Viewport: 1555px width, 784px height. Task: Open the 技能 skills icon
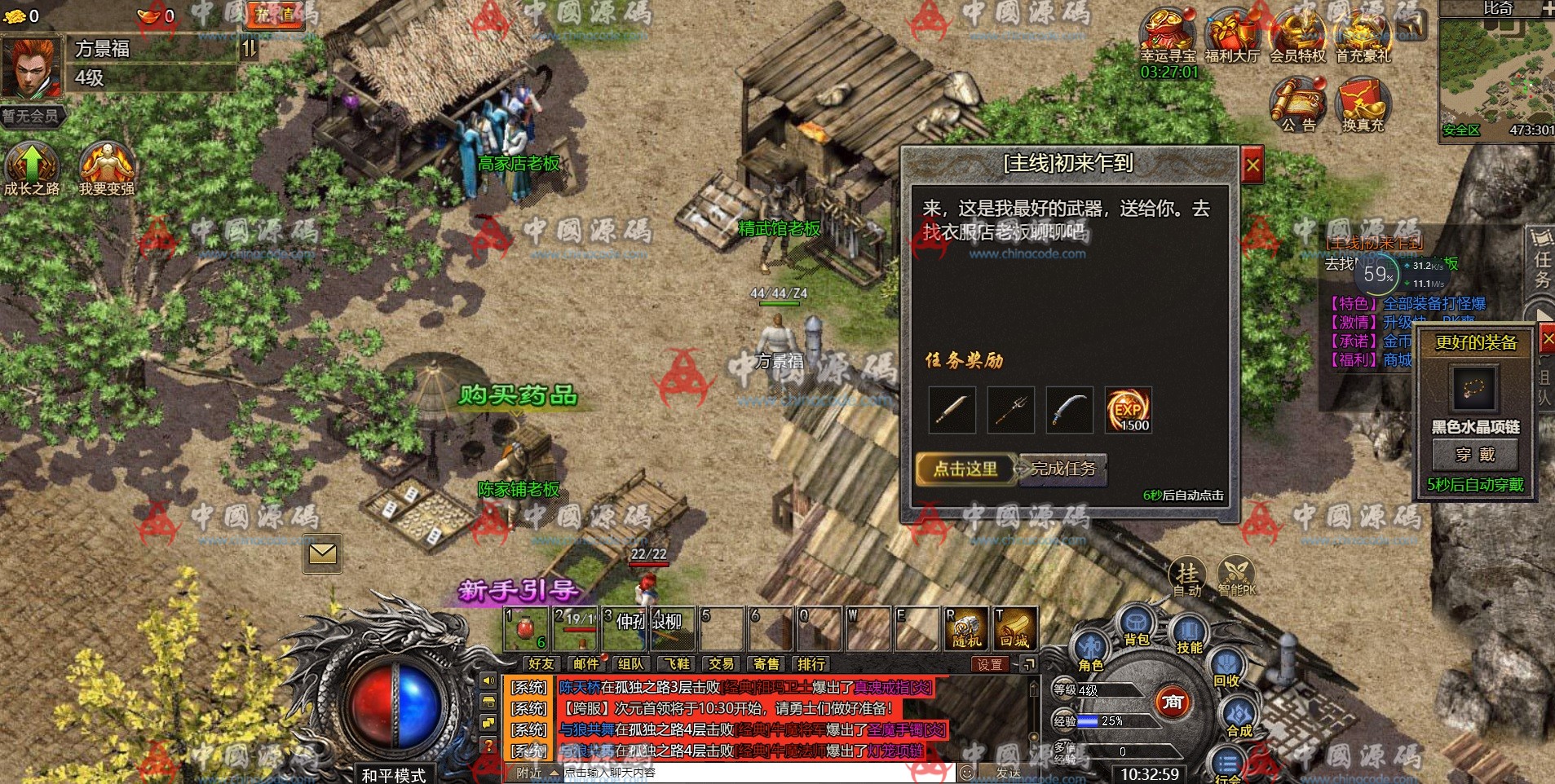tap(1189, 634)
